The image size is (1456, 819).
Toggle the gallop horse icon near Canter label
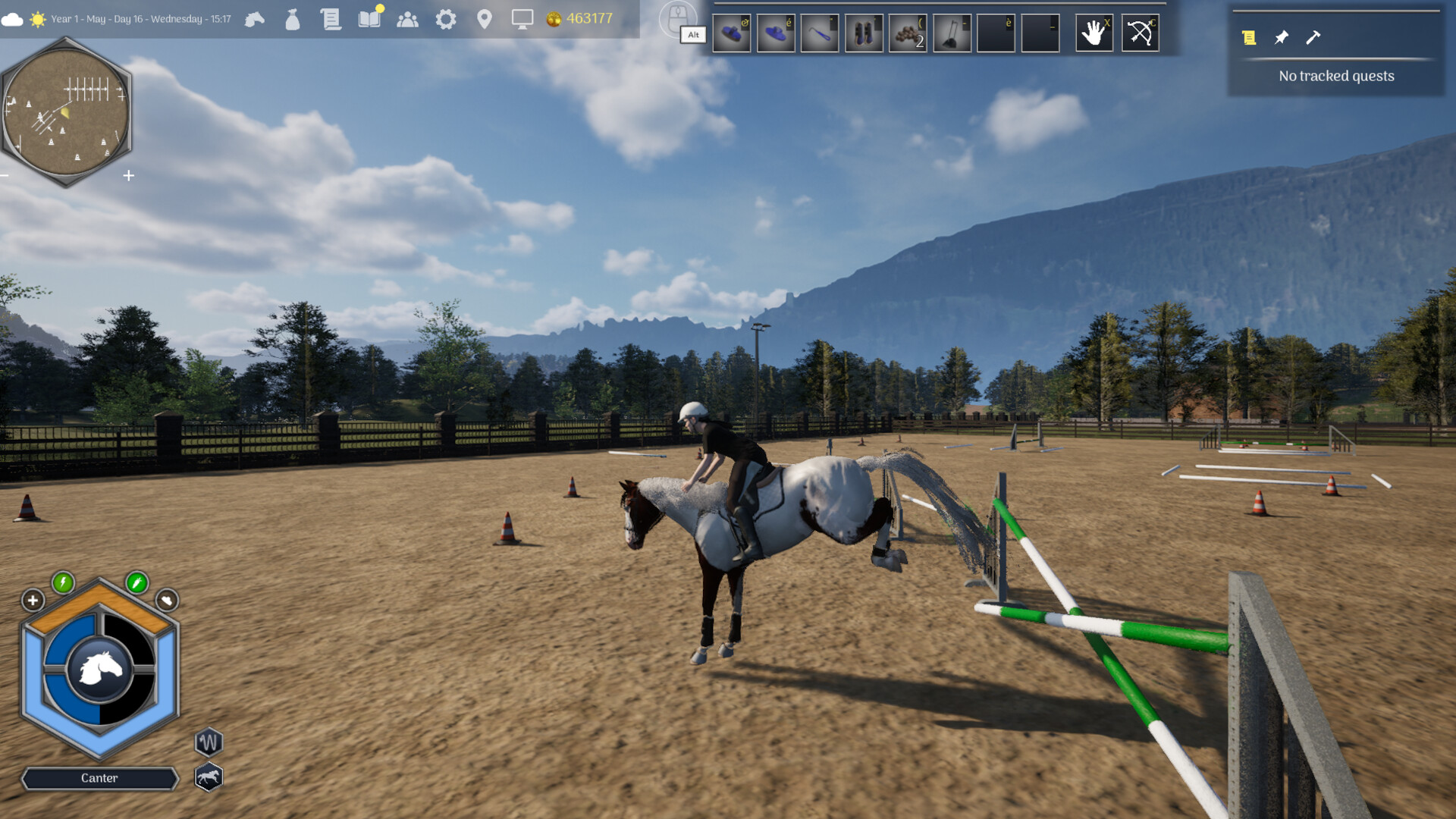209,777
